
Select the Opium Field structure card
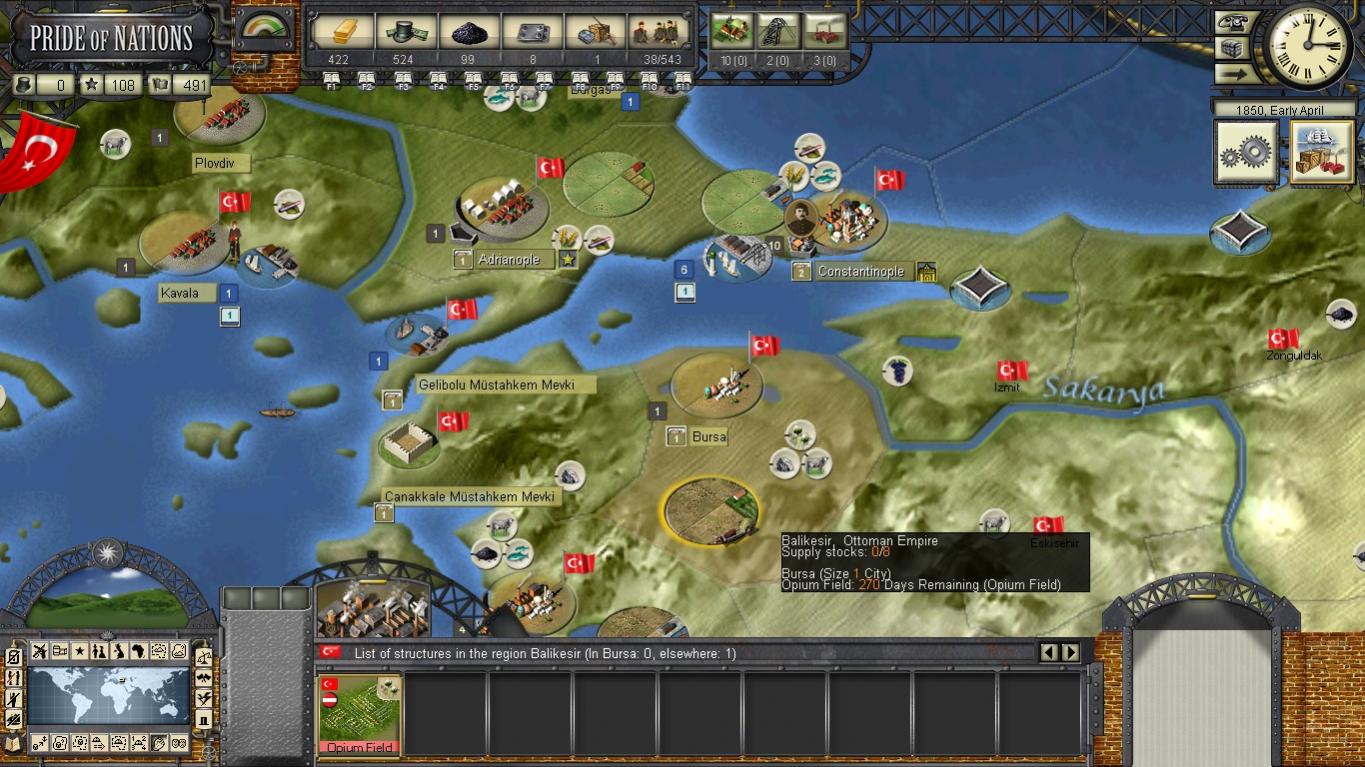(360, 714)
